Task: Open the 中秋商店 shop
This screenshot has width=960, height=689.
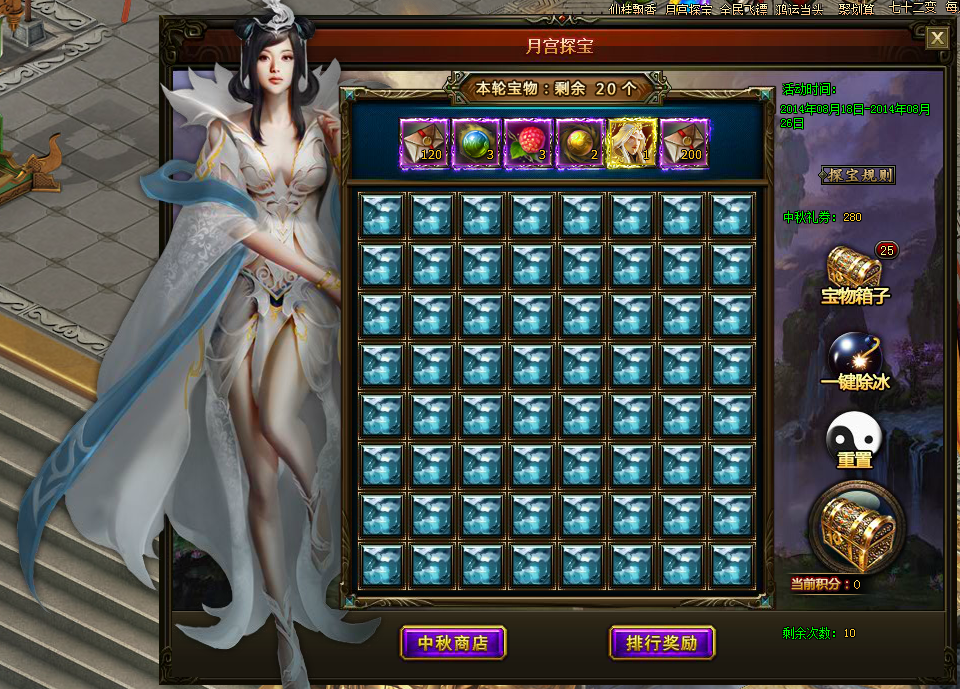Action: point(453,642)
